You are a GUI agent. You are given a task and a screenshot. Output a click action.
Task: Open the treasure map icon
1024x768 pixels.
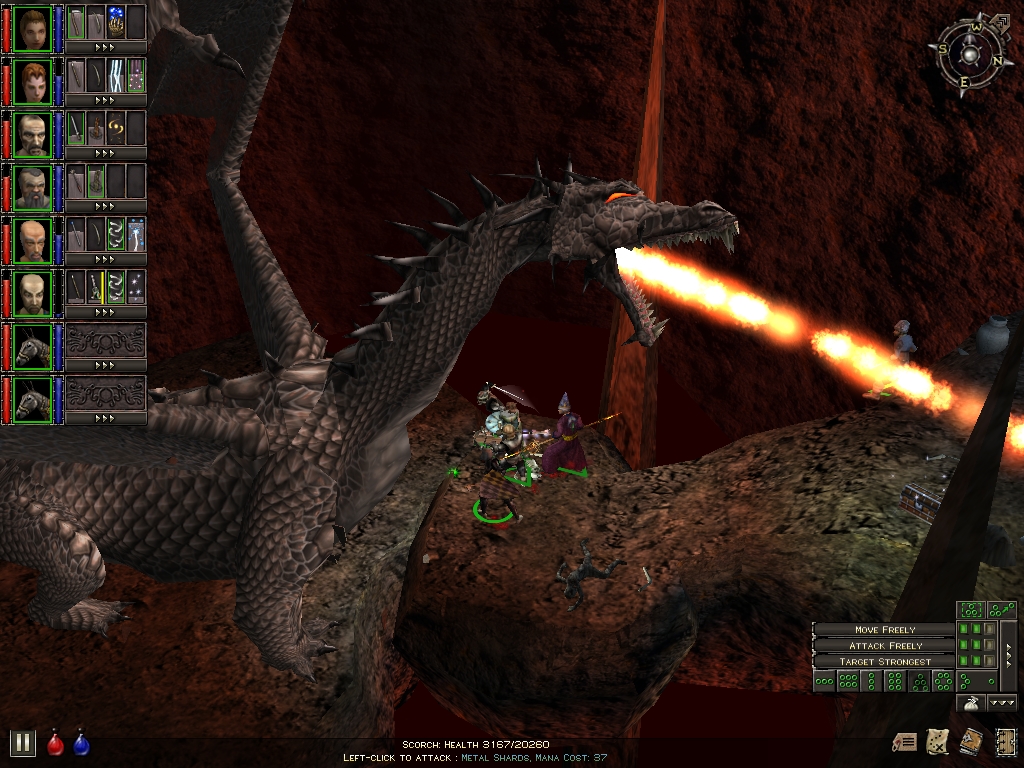coord(939,741)
